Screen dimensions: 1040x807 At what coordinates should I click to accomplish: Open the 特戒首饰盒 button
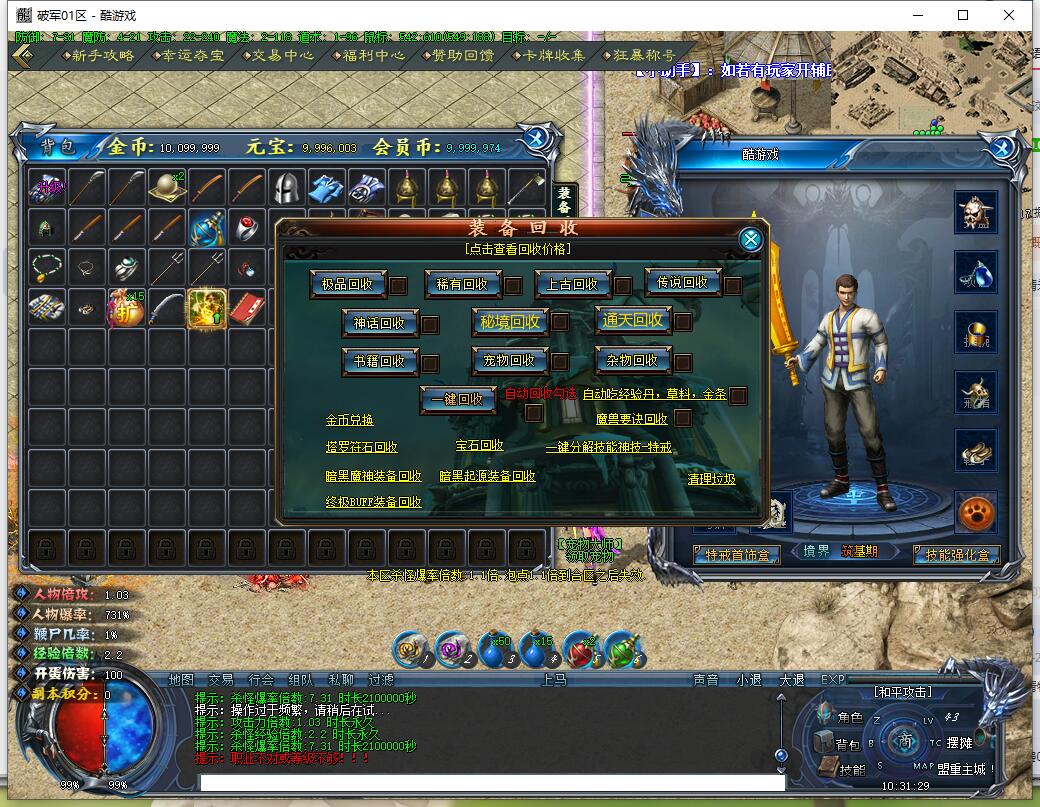click(738, 555)
